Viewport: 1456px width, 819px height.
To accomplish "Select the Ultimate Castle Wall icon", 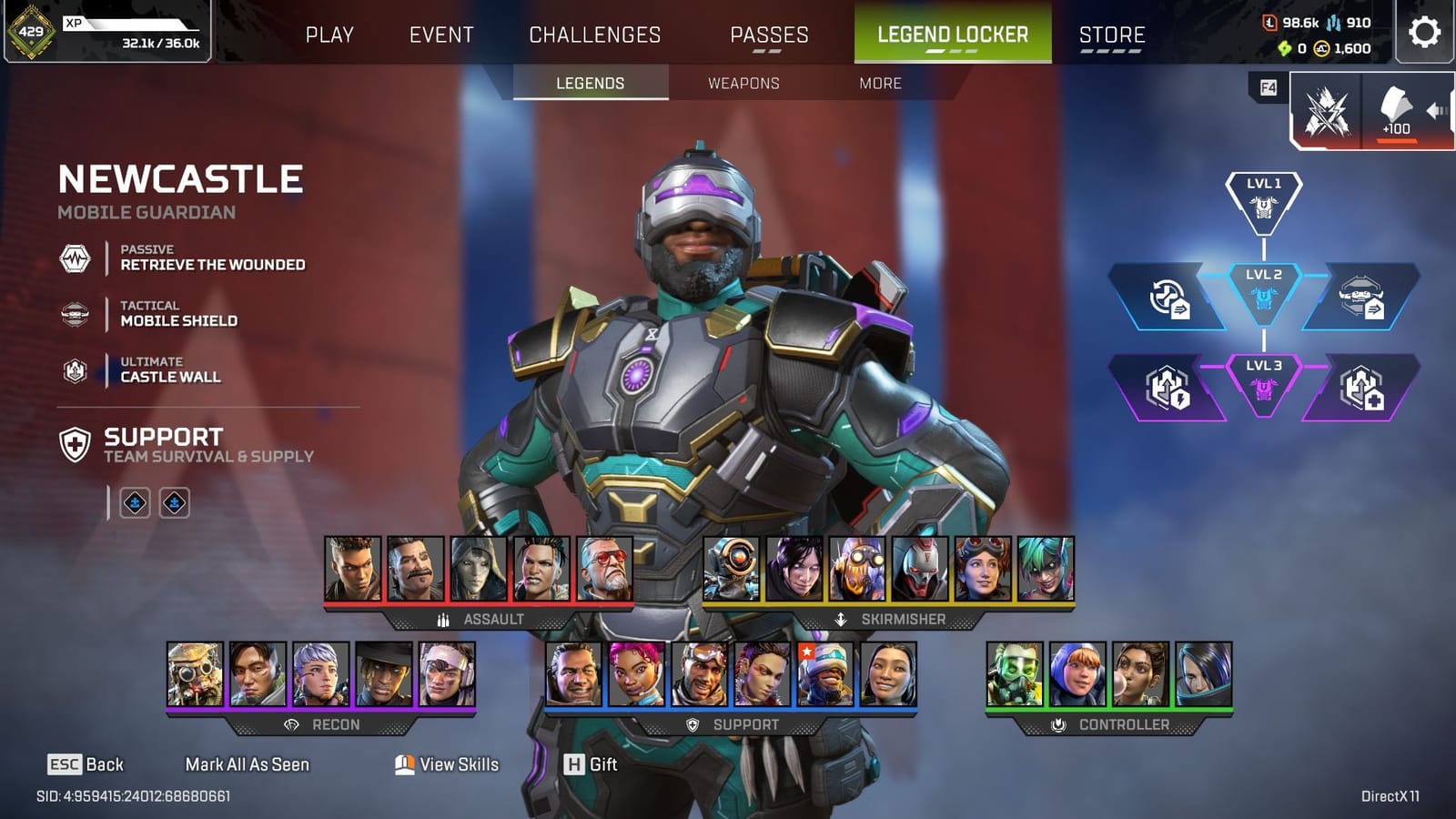I will click(x=76, y=369).
